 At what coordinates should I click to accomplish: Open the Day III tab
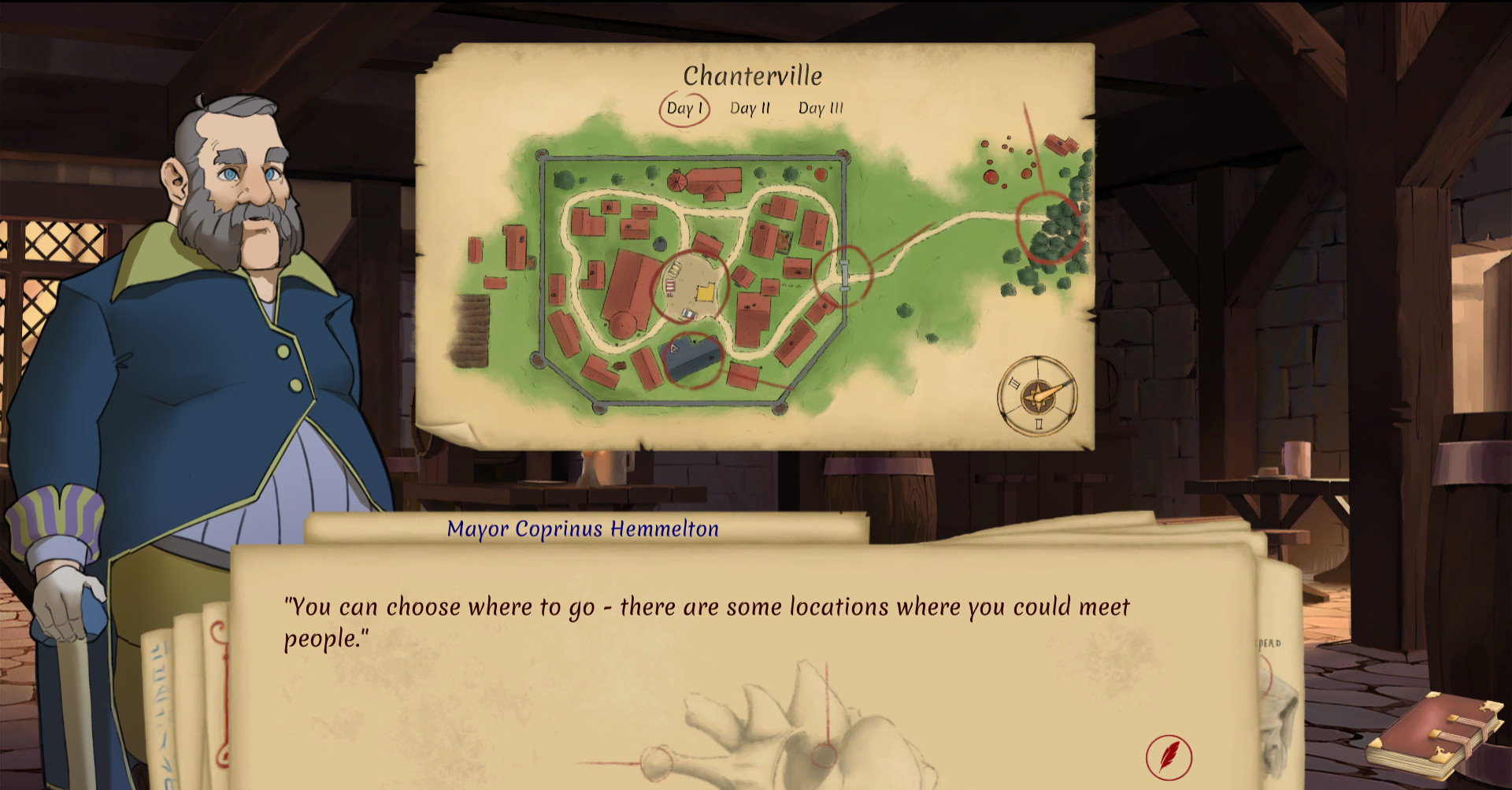tap(820, 109)
